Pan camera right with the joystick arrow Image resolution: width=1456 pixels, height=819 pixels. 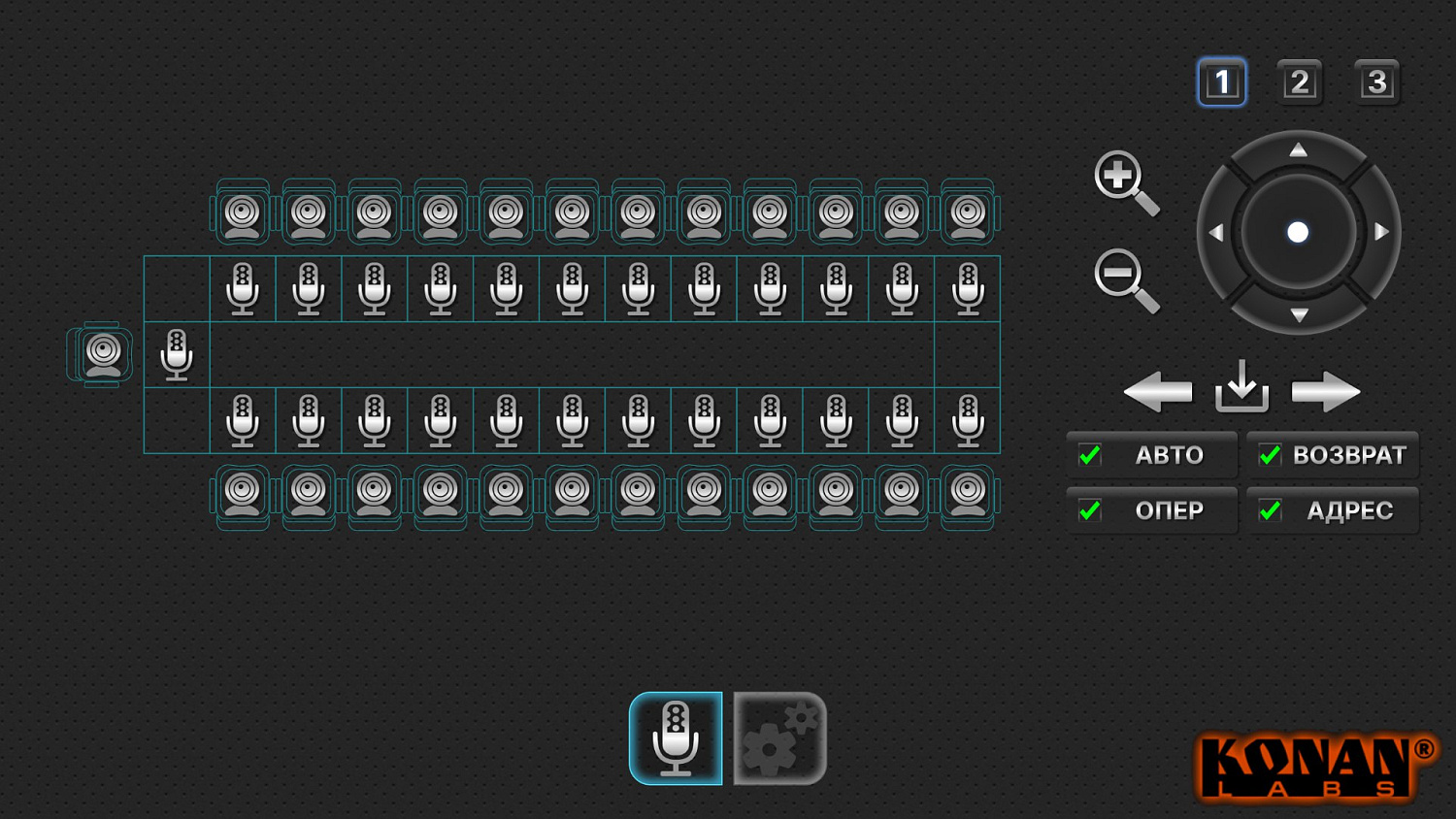[x=1381, y=233]
